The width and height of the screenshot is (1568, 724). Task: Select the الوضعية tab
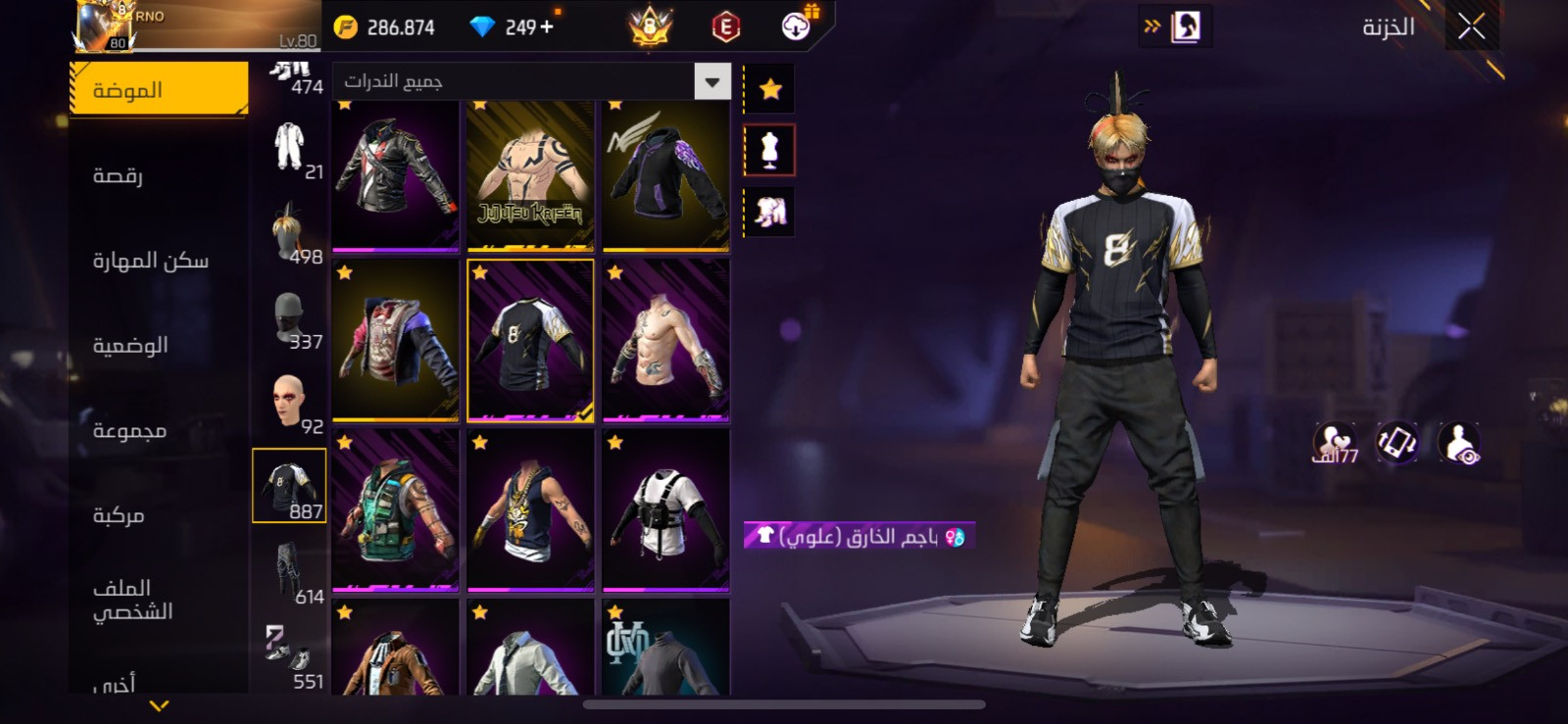[130, 346]
